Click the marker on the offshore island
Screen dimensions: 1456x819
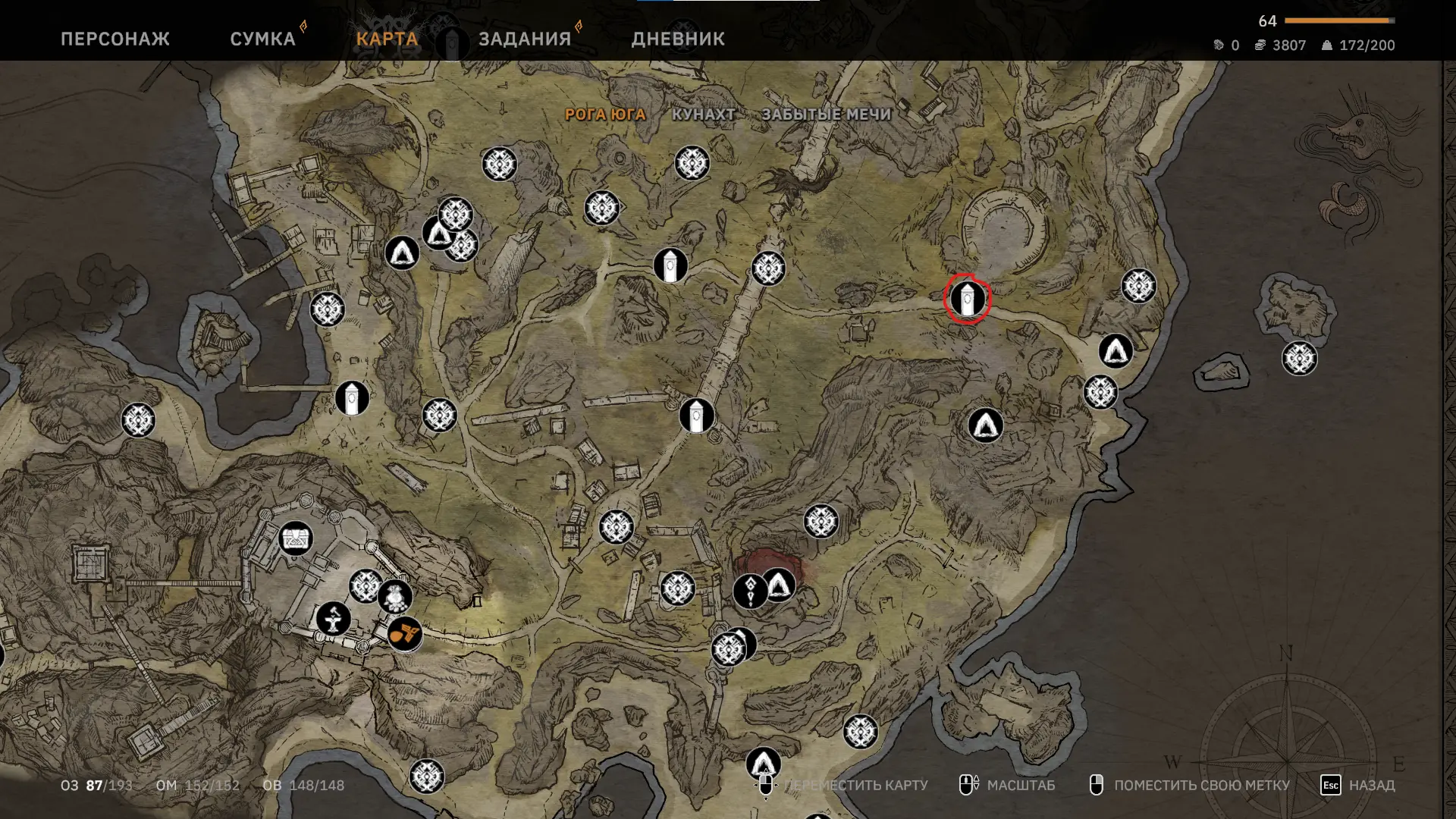tap(1299, 359)
